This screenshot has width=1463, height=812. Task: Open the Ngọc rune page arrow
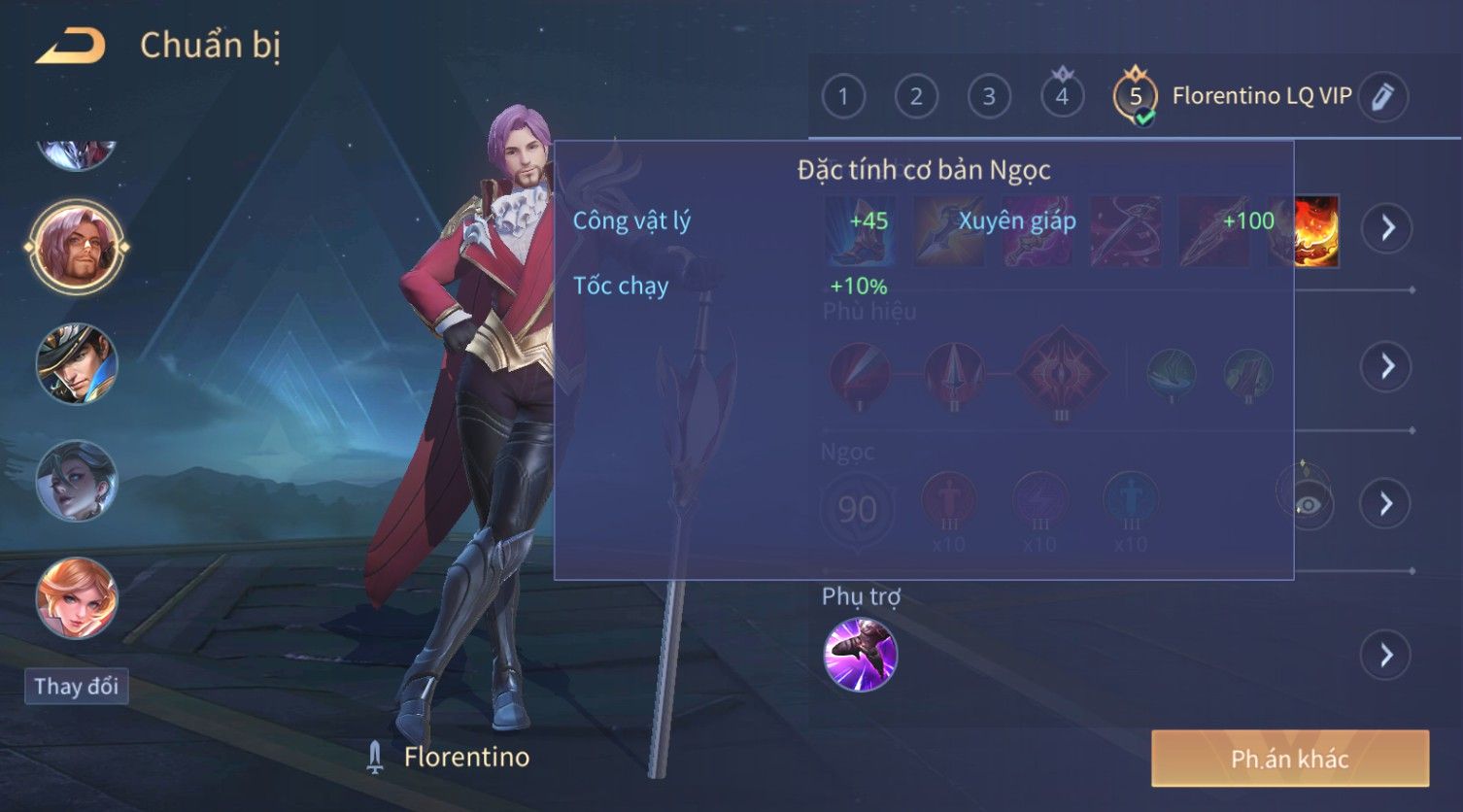pos(1386,503)
